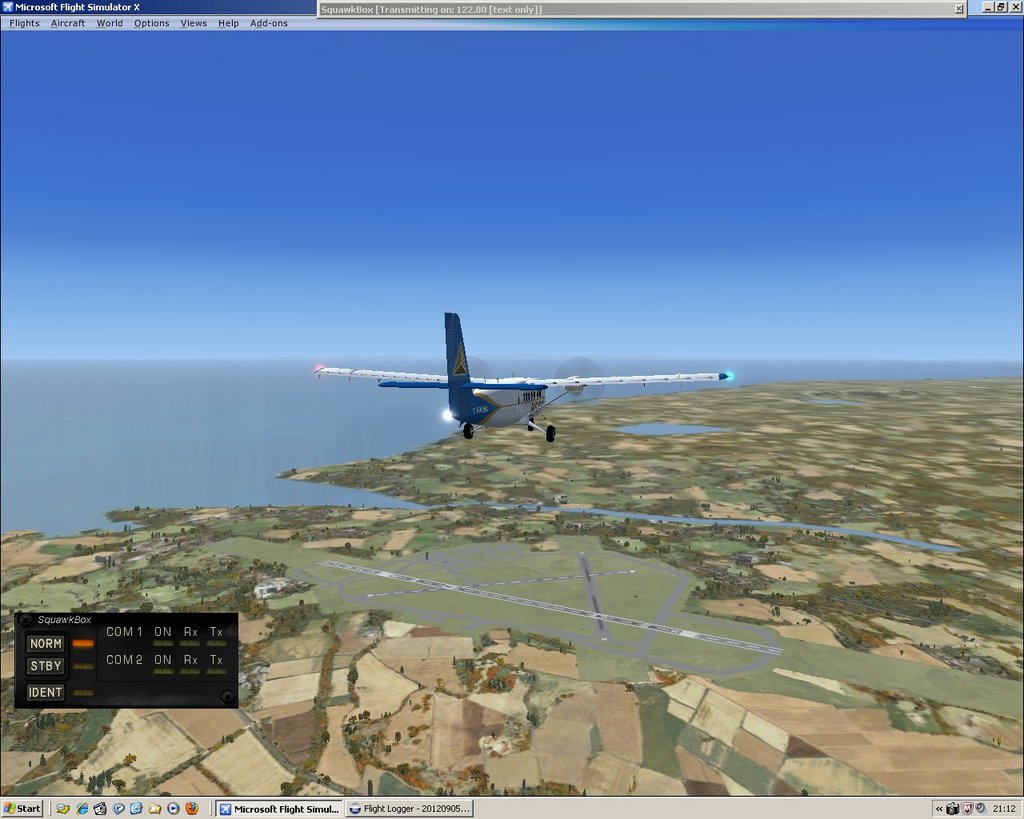The height and width of the screenshot is (819, 1024).
Task: Set SquawkBox transponder to NORM
Action: click(46, 644)
